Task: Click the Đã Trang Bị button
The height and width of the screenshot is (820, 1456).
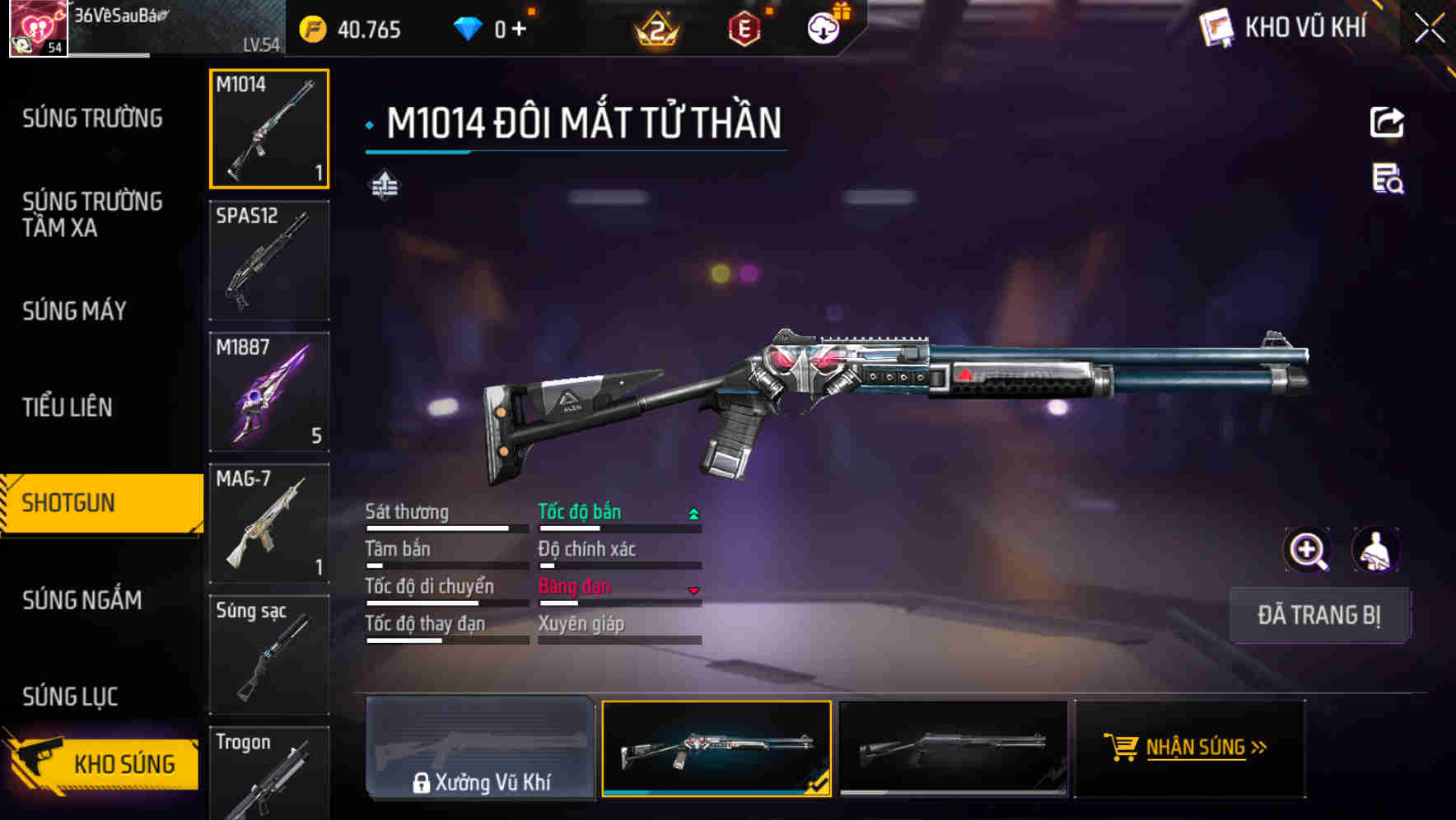Action: (1318, 615)
